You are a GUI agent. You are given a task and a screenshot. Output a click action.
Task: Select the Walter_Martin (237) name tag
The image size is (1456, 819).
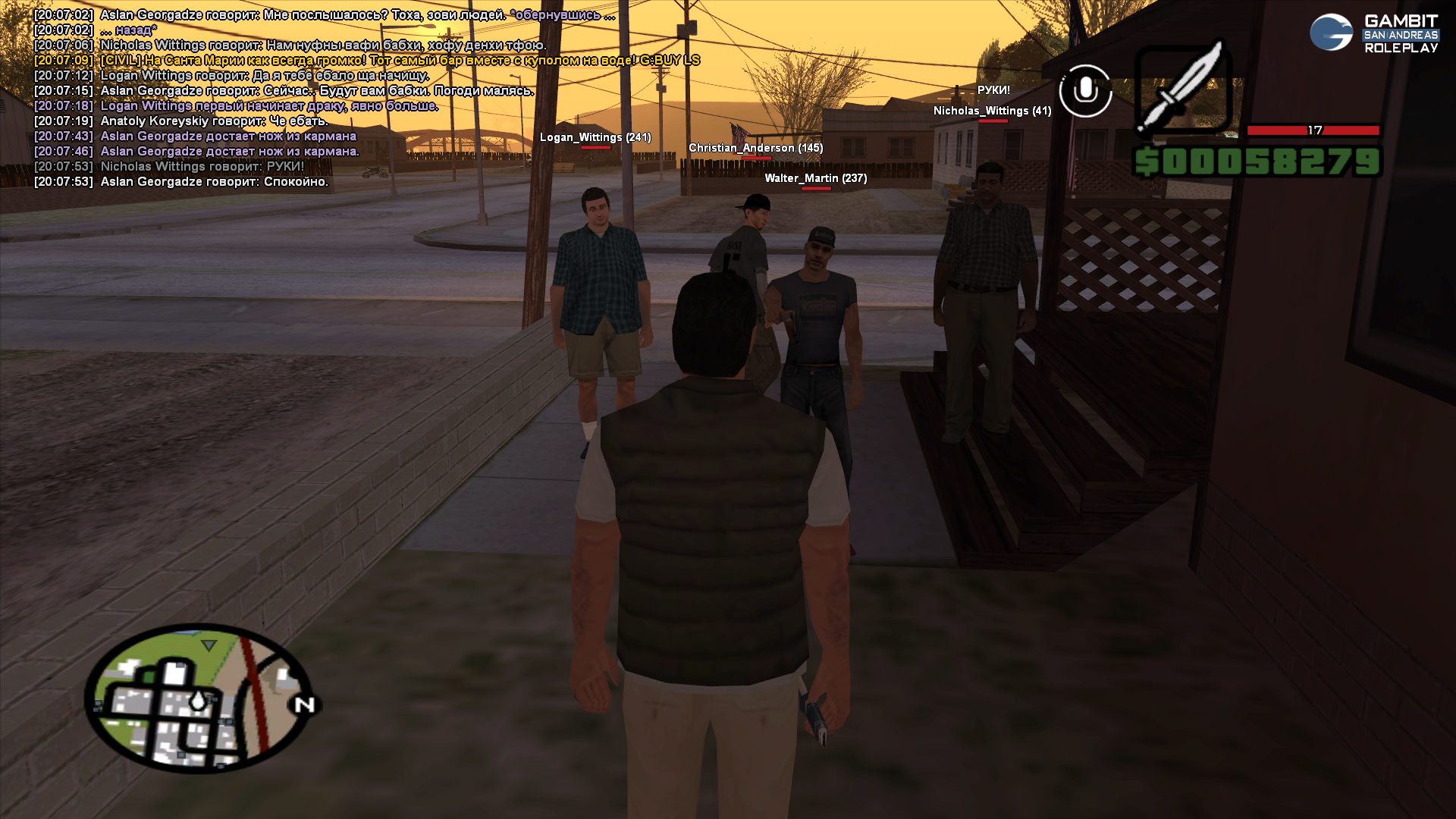pos(815,178)
